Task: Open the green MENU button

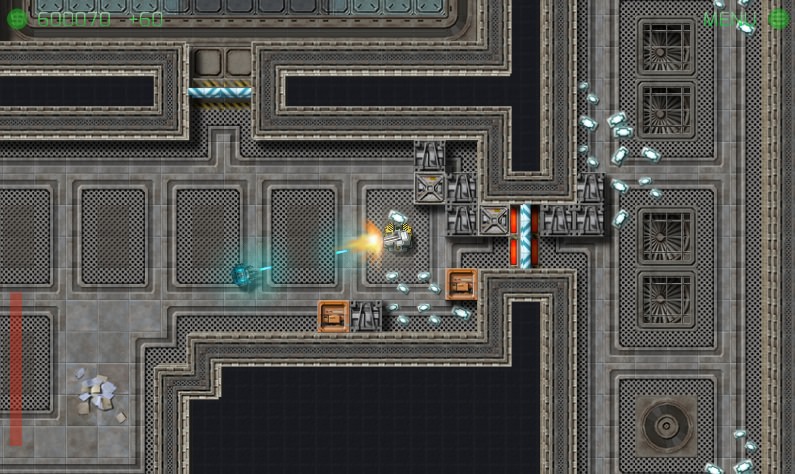Action: coord(731,19)
